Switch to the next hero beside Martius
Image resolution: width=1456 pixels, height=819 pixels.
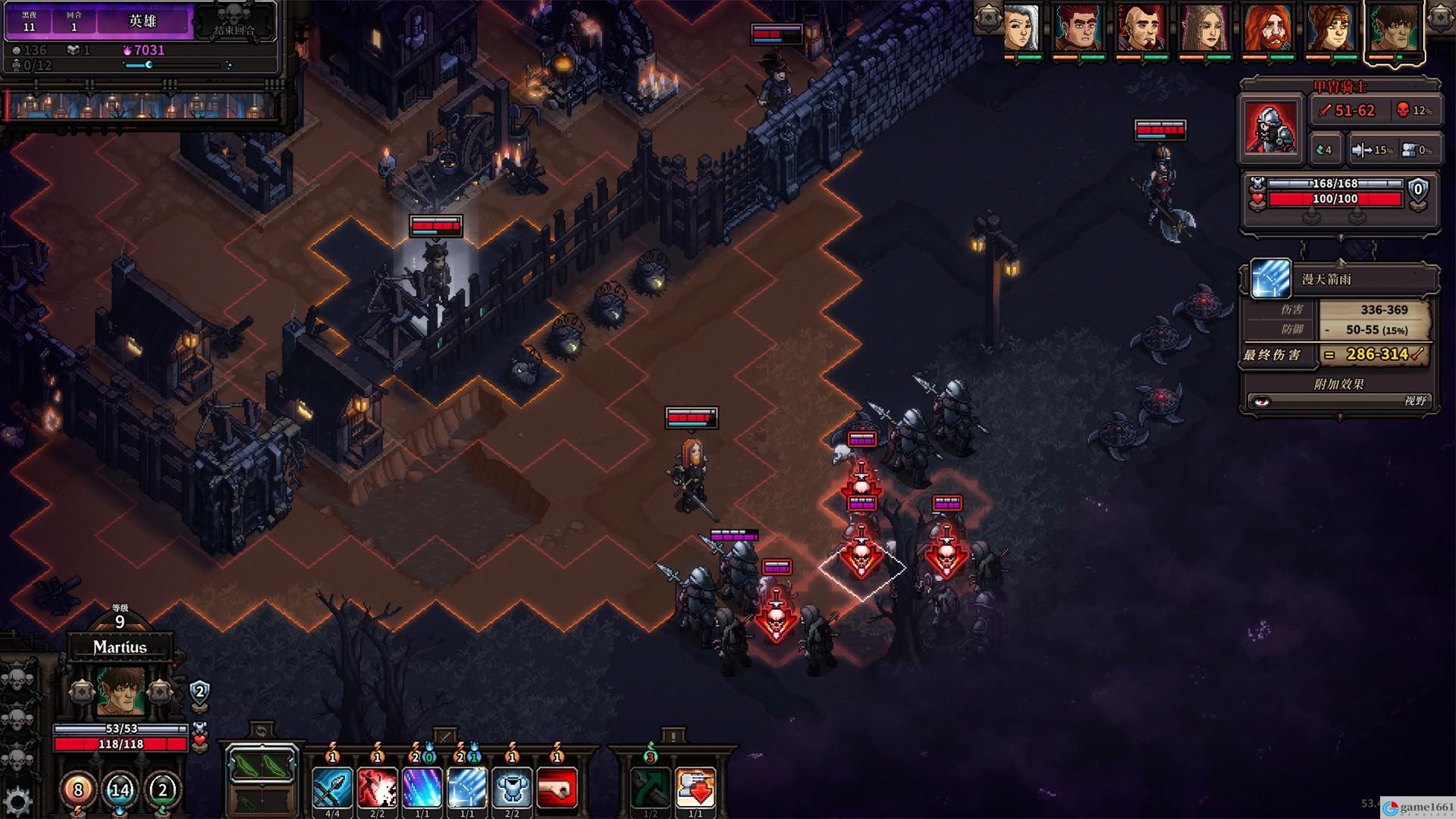(160, 691)
